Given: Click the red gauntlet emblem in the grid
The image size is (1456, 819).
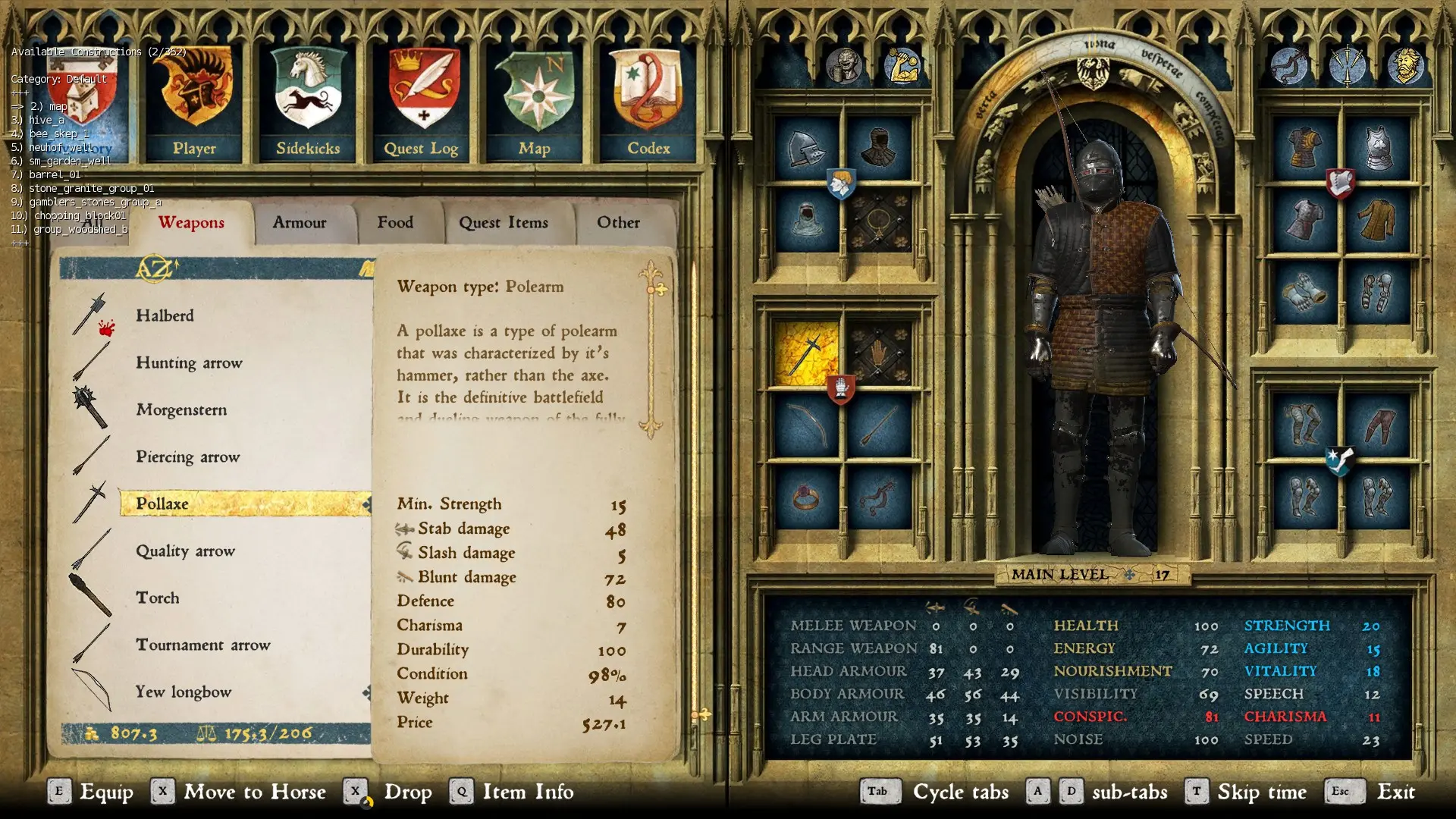Looking at the screenshot, I should [842, 388].
